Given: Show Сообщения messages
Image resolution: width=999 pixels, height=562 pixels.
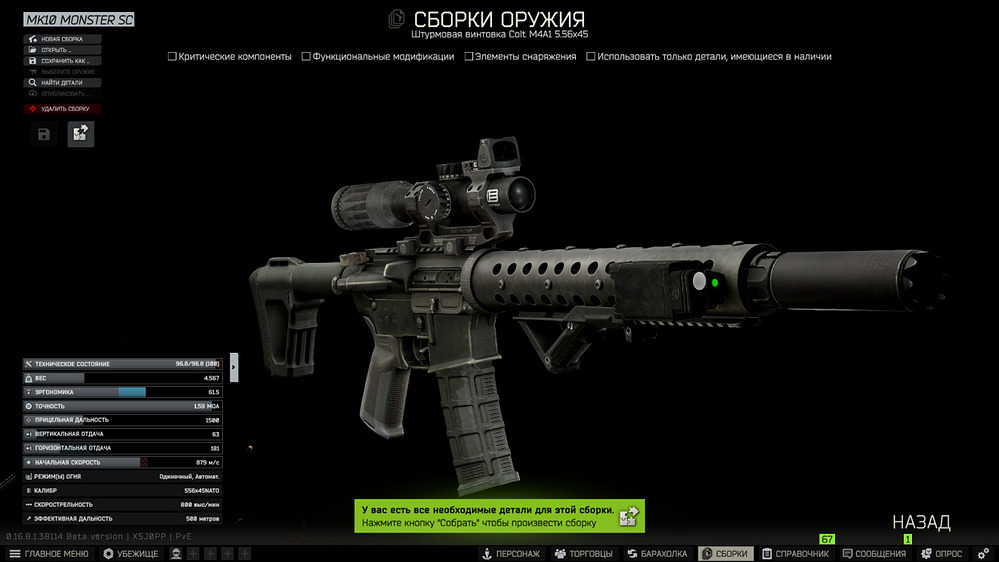Looking at the screenshot, I should (x=875, y=554).
